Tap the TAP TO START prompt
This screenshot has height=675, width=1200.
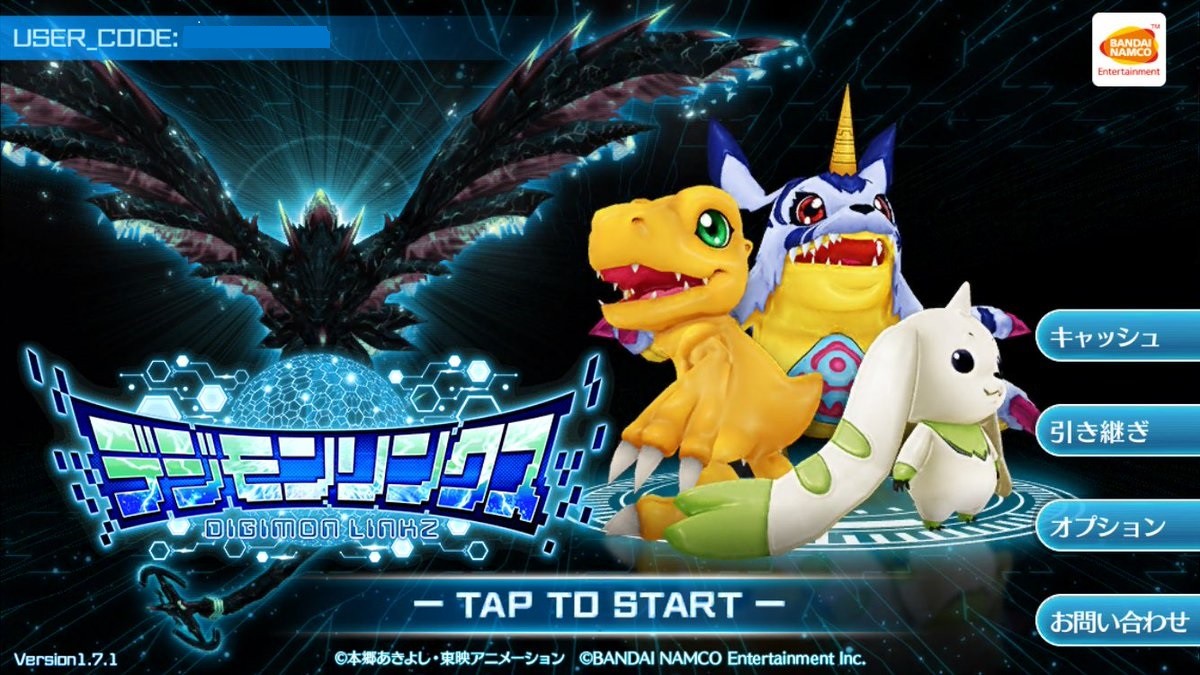tap(599, 604)
